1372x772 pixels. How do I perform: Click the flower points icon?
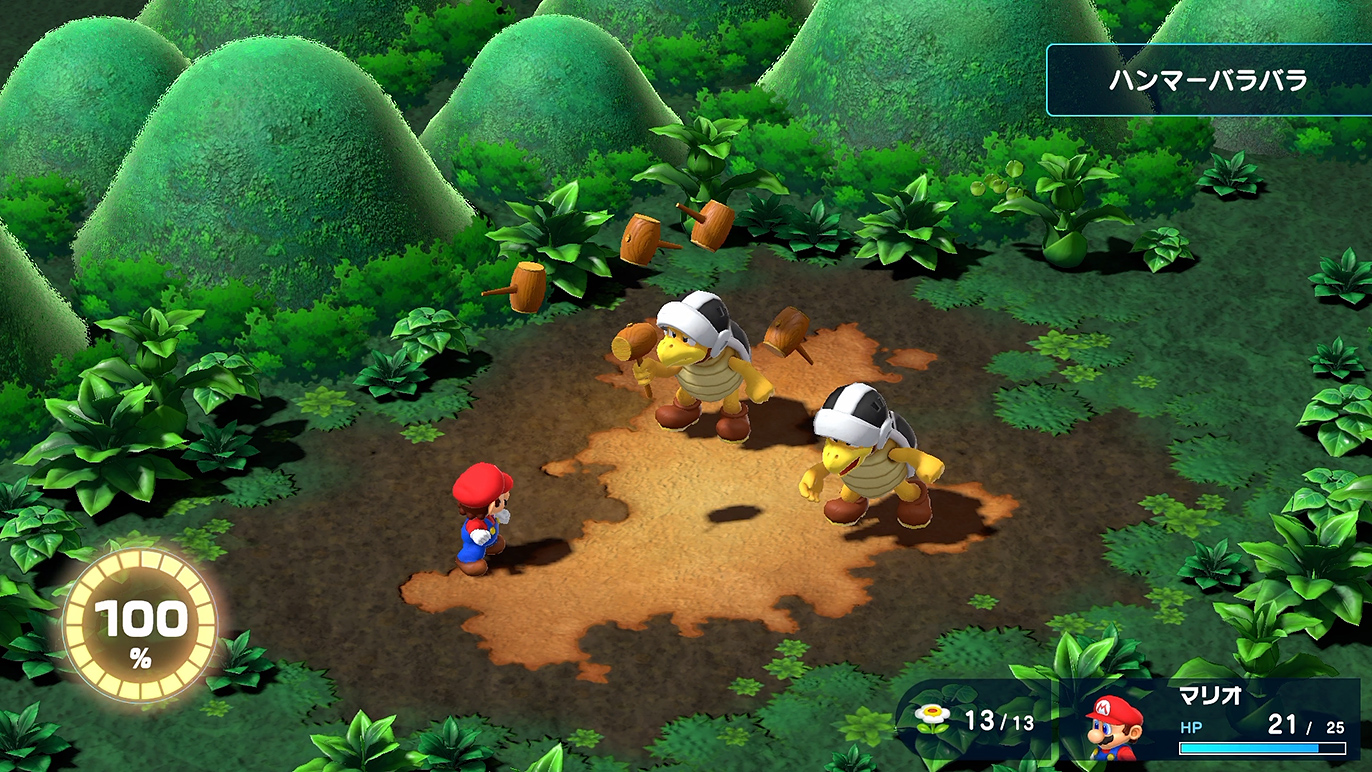pos(932,716)
